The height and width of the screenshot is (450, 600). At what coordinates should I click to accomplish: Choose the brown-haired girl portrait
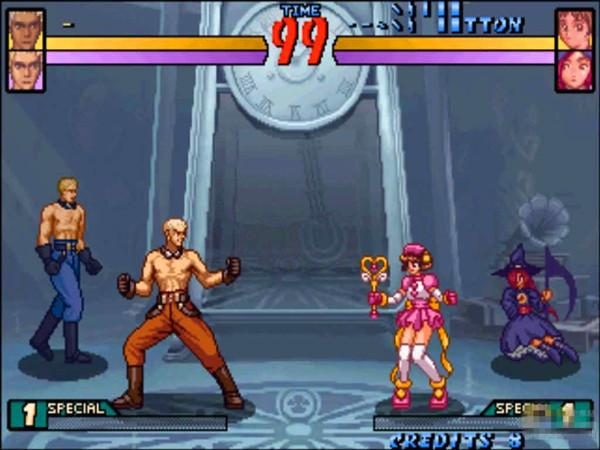(574, 29)
